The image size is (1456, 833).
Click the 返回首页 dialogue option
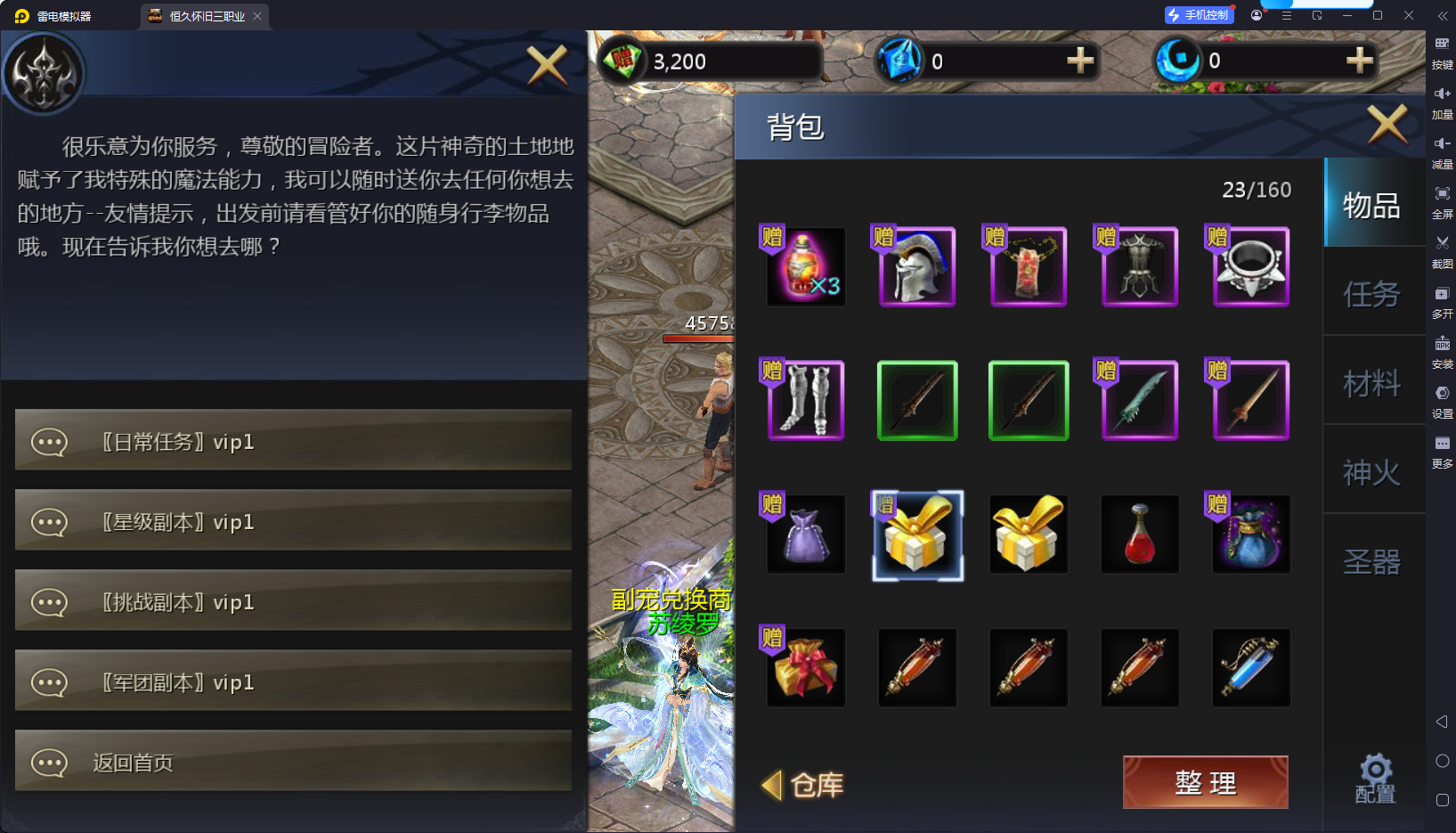(293, 762)
